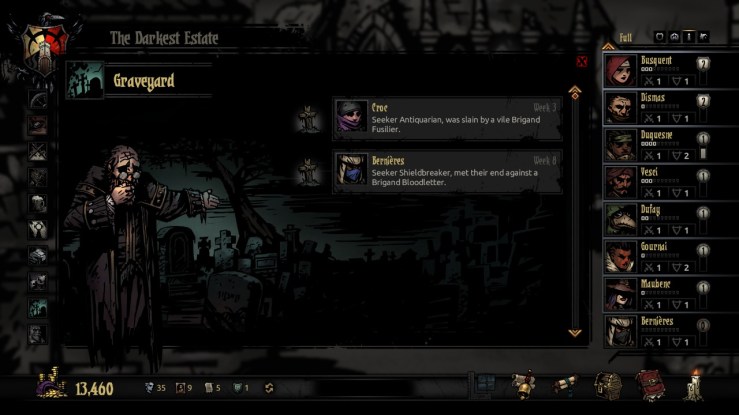This screenshot has height=415, width=739.
Task: Select Croc's graveyard entry
Action: tap(447, 119)
